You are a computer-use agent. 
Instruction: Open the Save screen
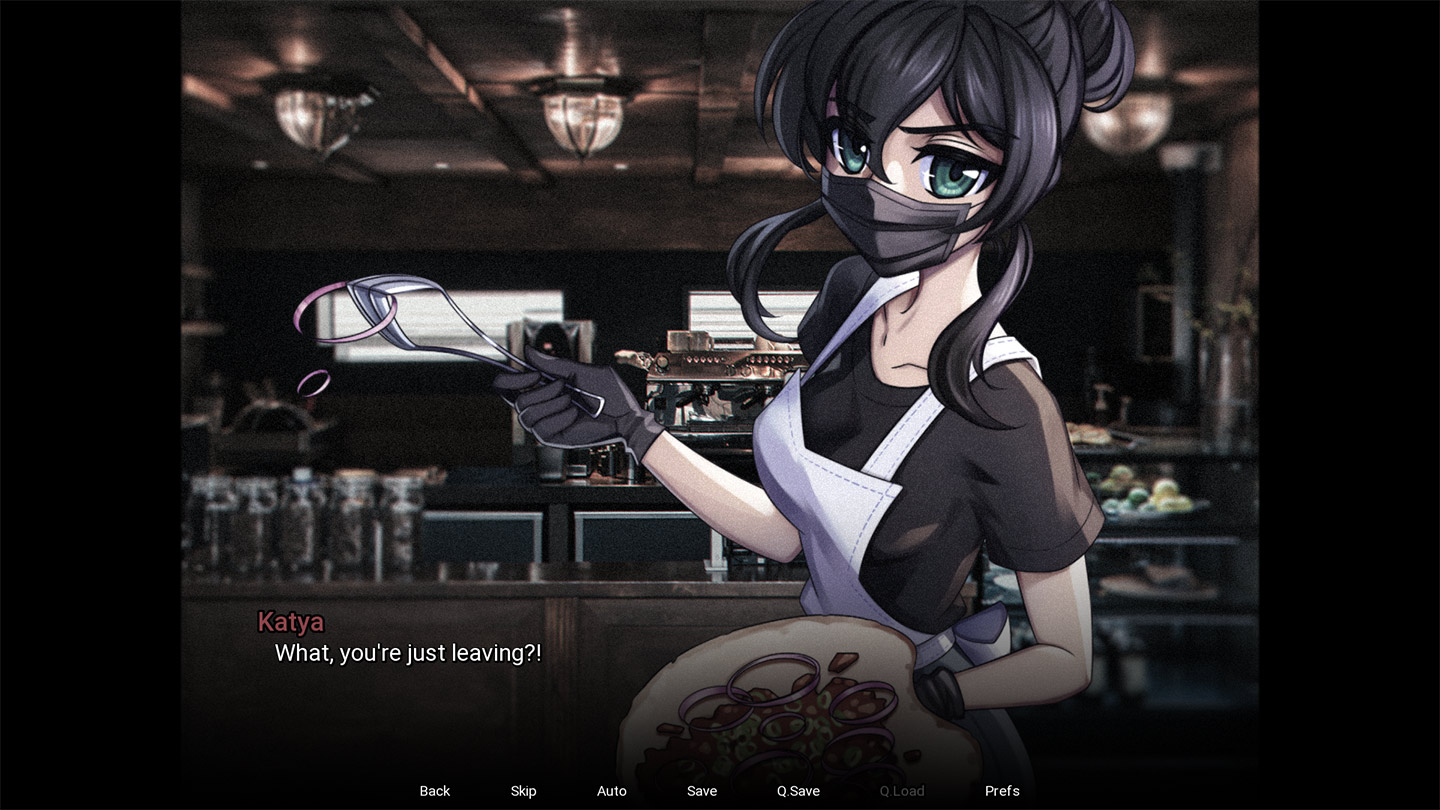[701, 790]
